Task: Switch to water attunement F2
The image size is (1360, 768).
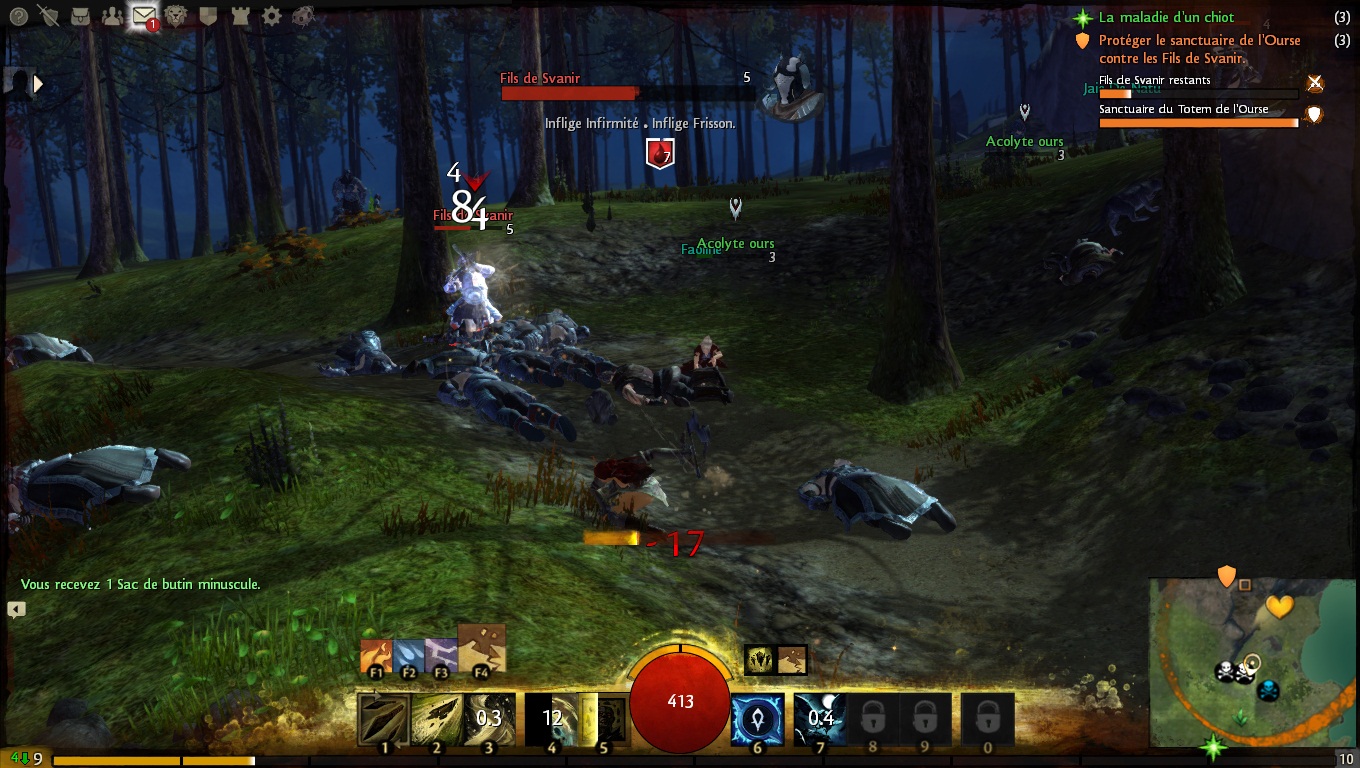Action: (x=408, y=658)
